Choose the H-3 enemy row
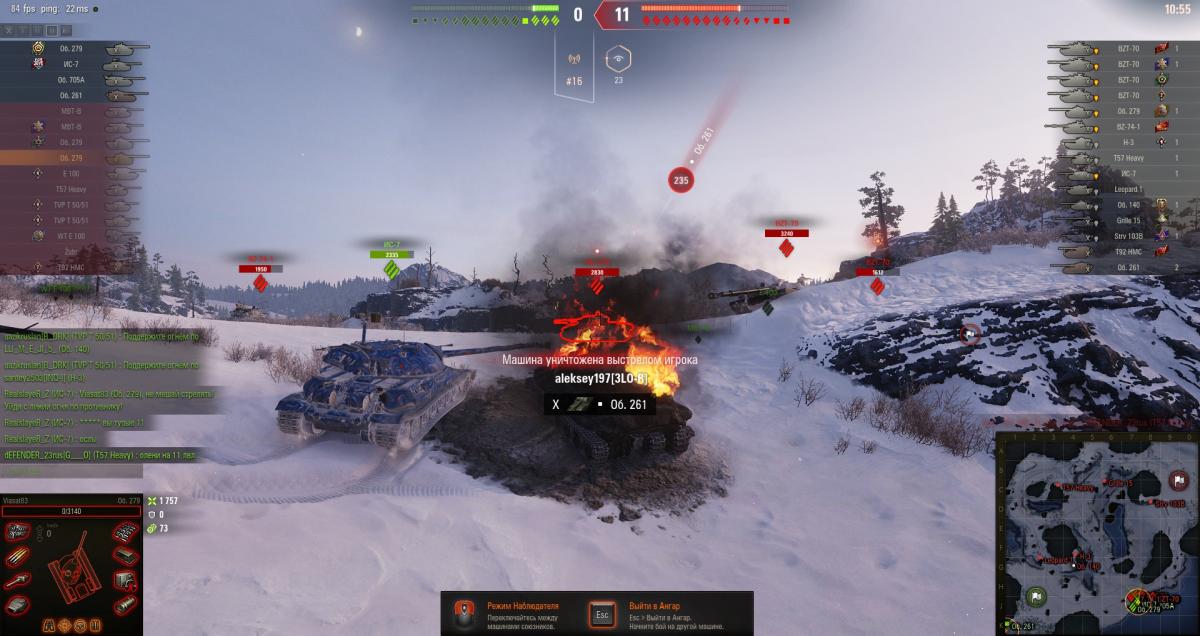Image resolution: width=1200 pixels, height=636 pixels. click(x=1125, y=142)
